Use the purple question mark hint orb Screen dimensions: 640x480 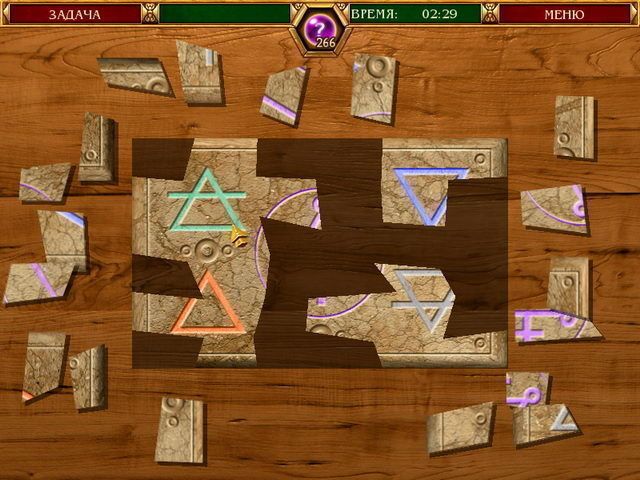(319, 23)
